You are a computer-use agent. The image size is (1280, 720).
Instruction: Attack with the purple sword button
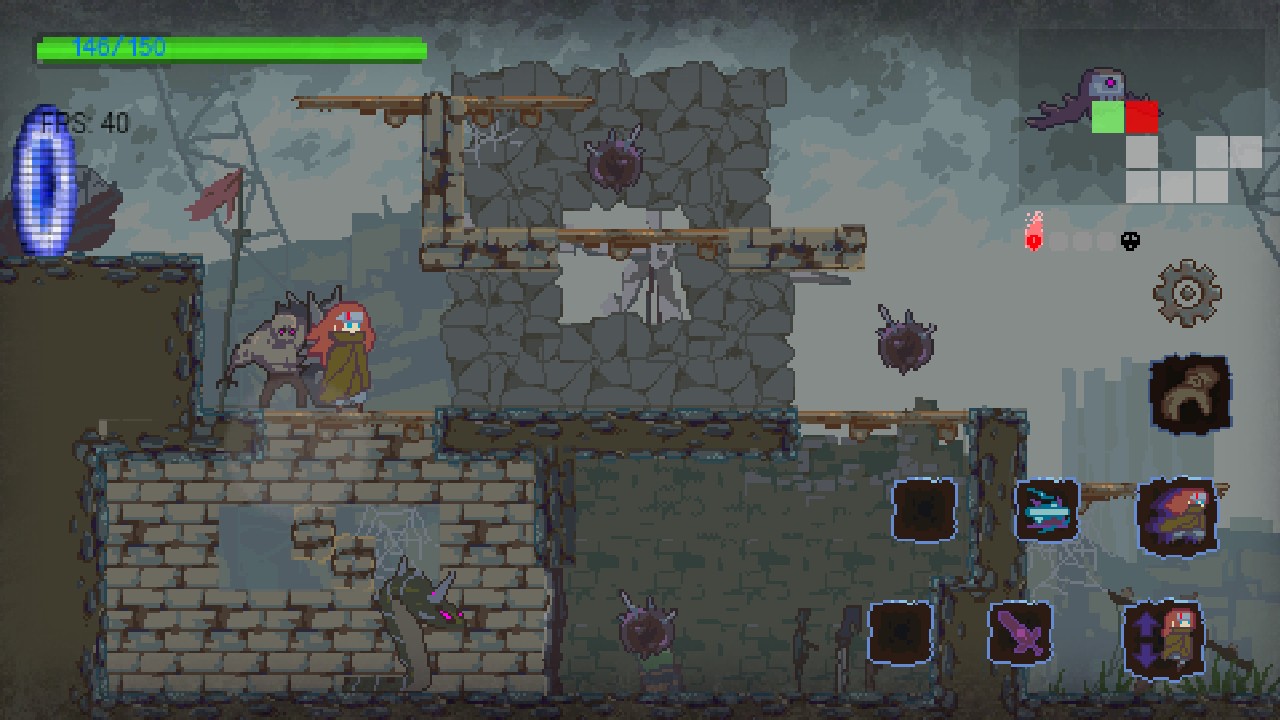point(1020,632)
